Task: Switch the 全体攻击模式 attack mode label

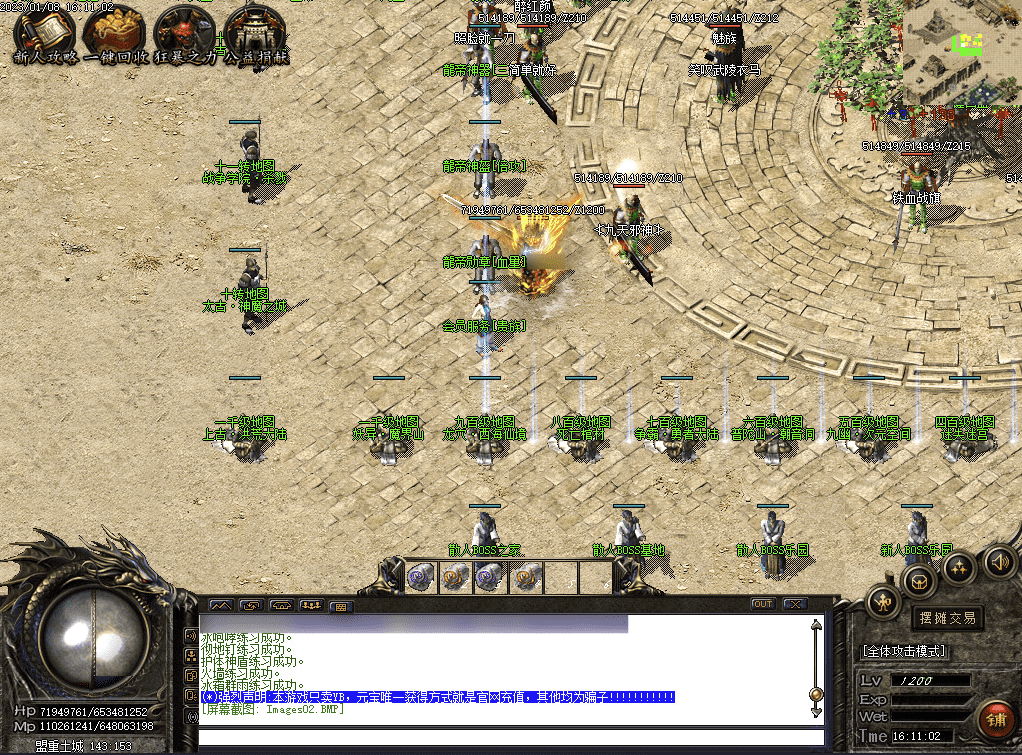Action: tap(904, 650)
